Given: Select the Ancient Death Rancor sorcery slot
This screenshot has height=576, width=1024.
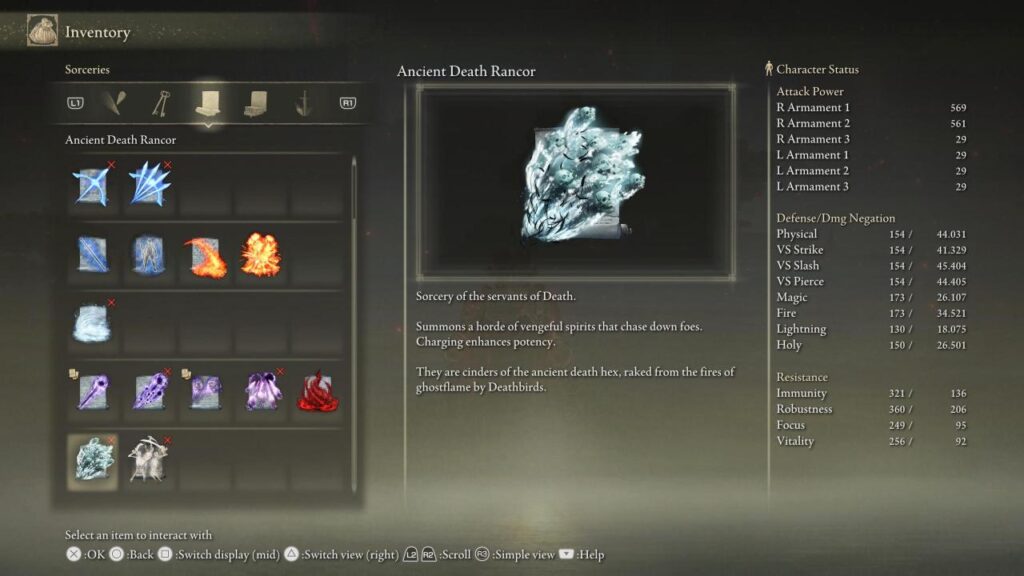Looking at the screenshot, I should 94,460.
